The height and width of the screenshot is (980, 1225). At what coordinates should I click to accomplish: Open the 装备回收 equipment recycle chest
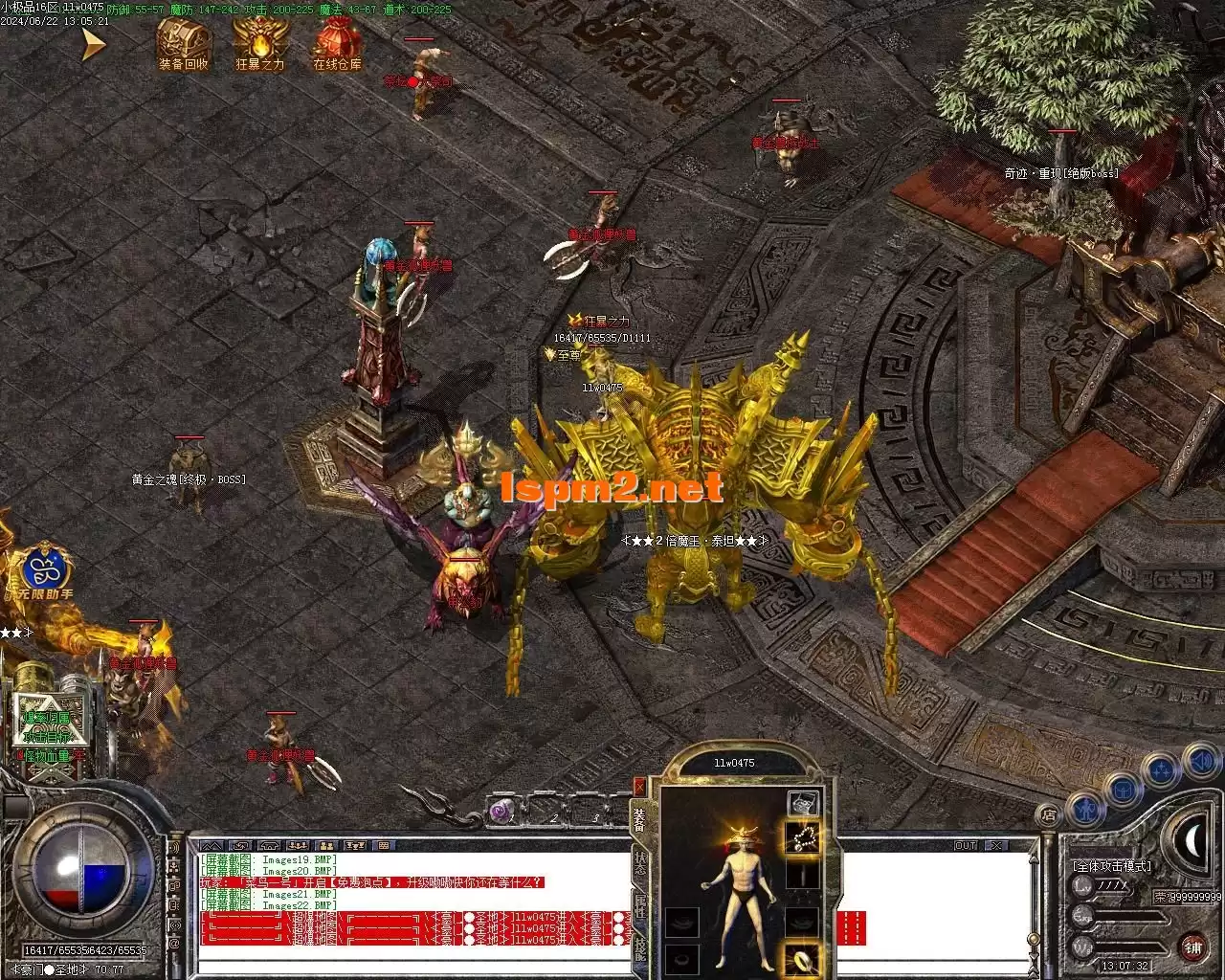184,41
